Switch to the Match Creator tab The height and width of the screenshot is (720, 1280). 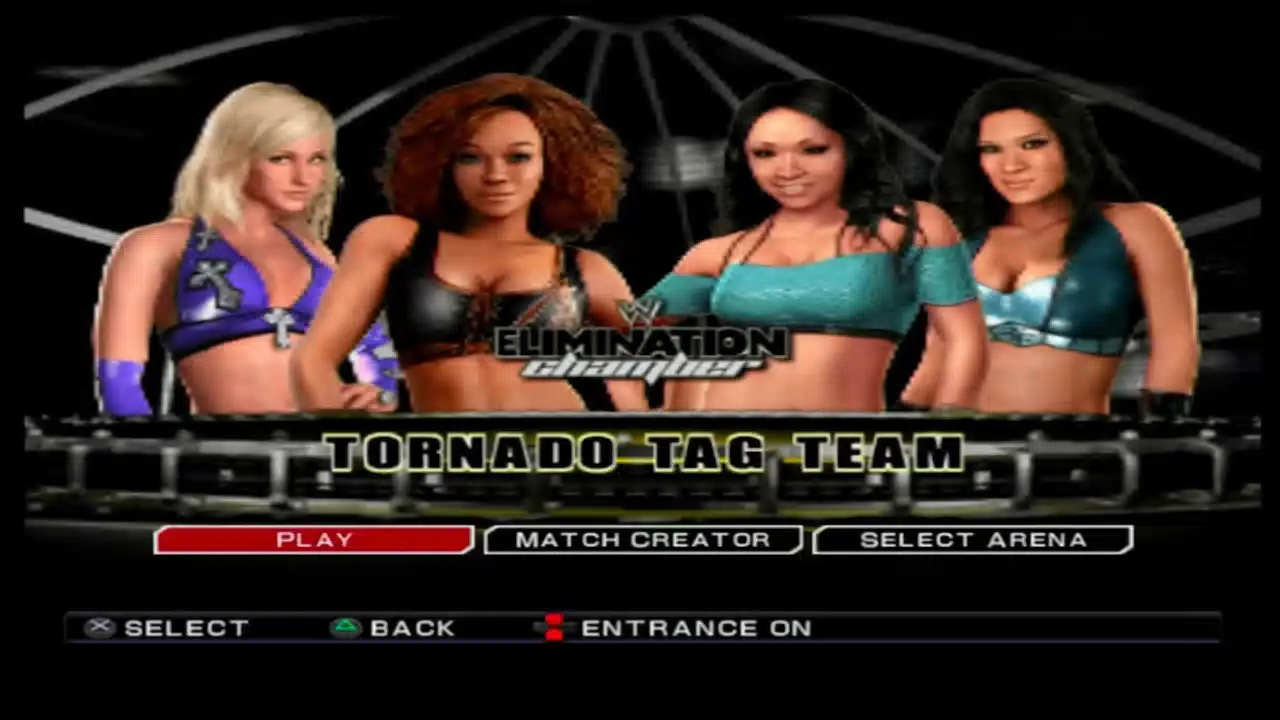click(643, 540)
